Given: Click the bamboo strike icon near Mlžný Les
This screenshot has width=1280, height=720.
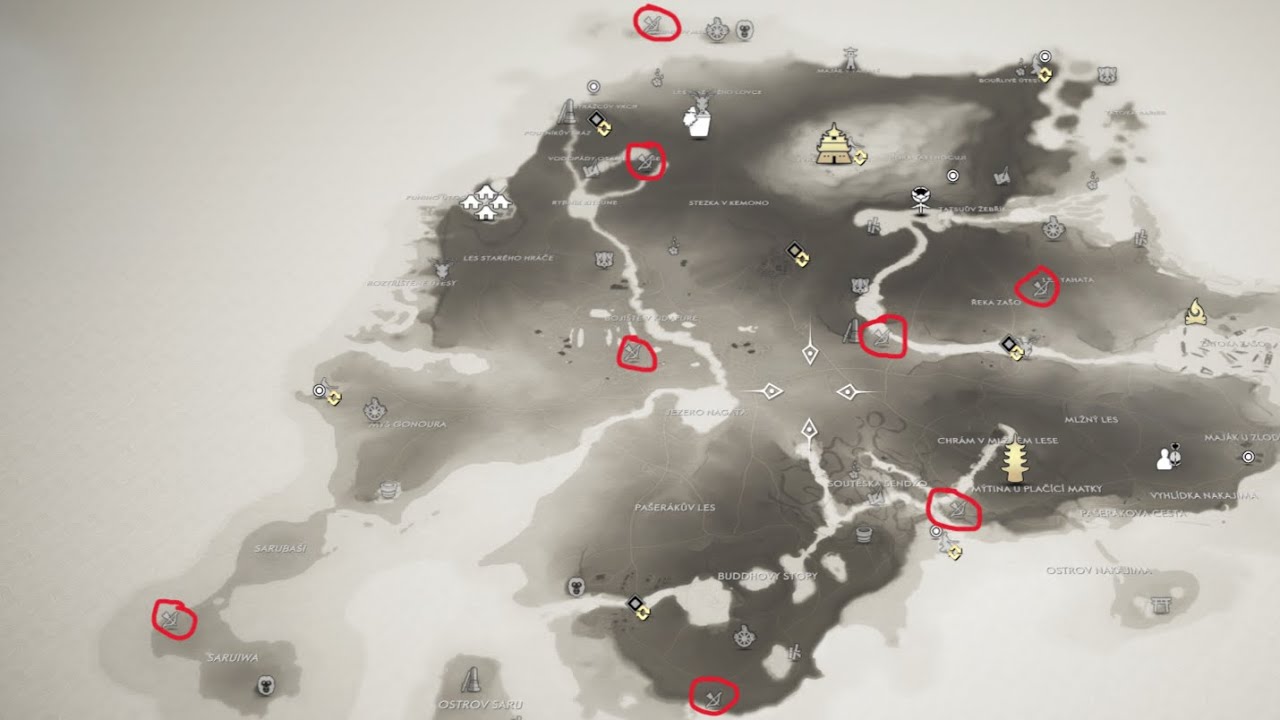Looking at the screenshot, I should point(1142,237).
